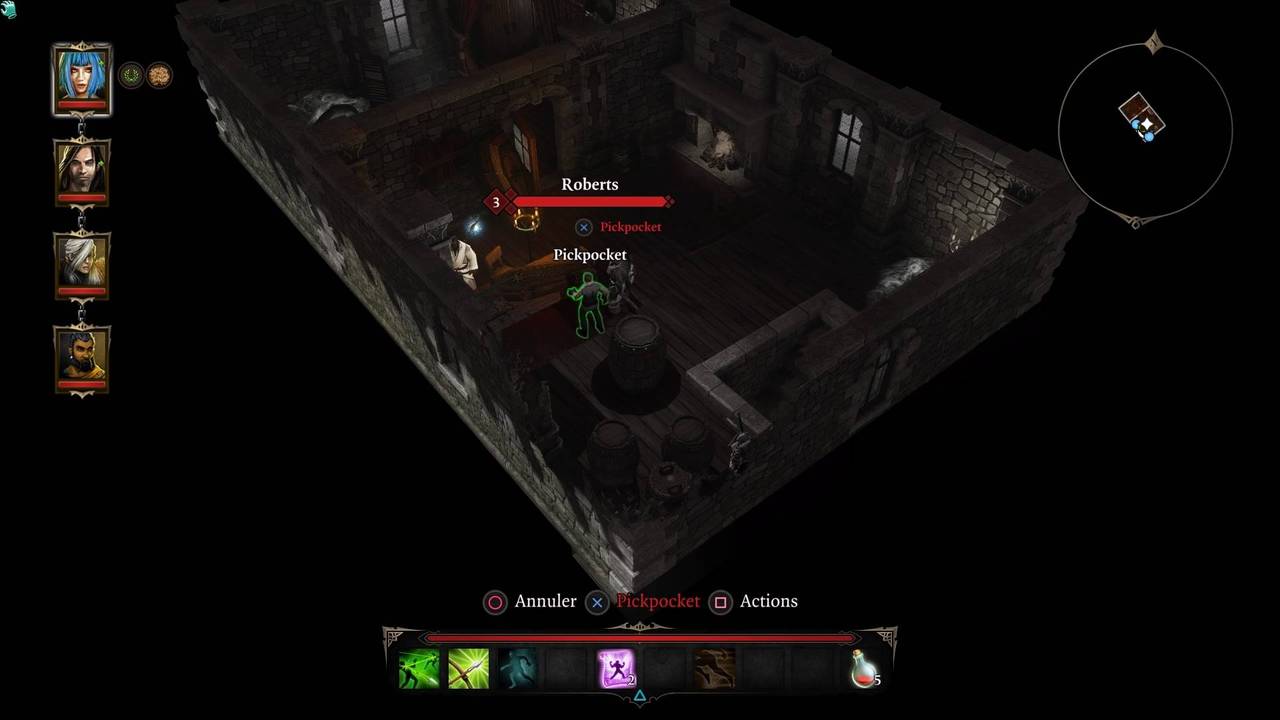Inspect the green wreath status icon

tap(131, 75)
